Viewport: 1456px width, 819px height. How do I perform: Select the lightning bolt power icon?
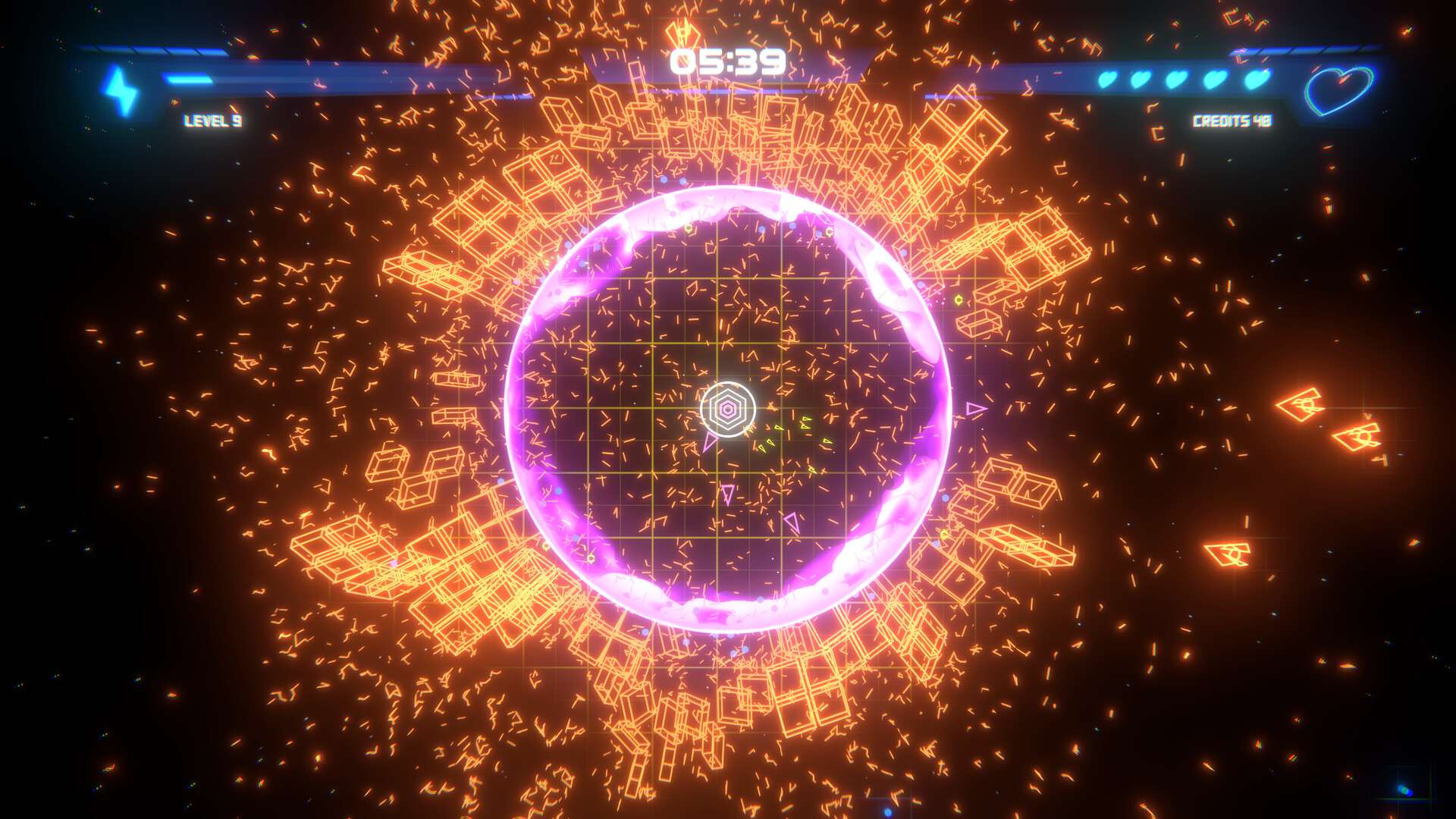[x=118, y=88]
